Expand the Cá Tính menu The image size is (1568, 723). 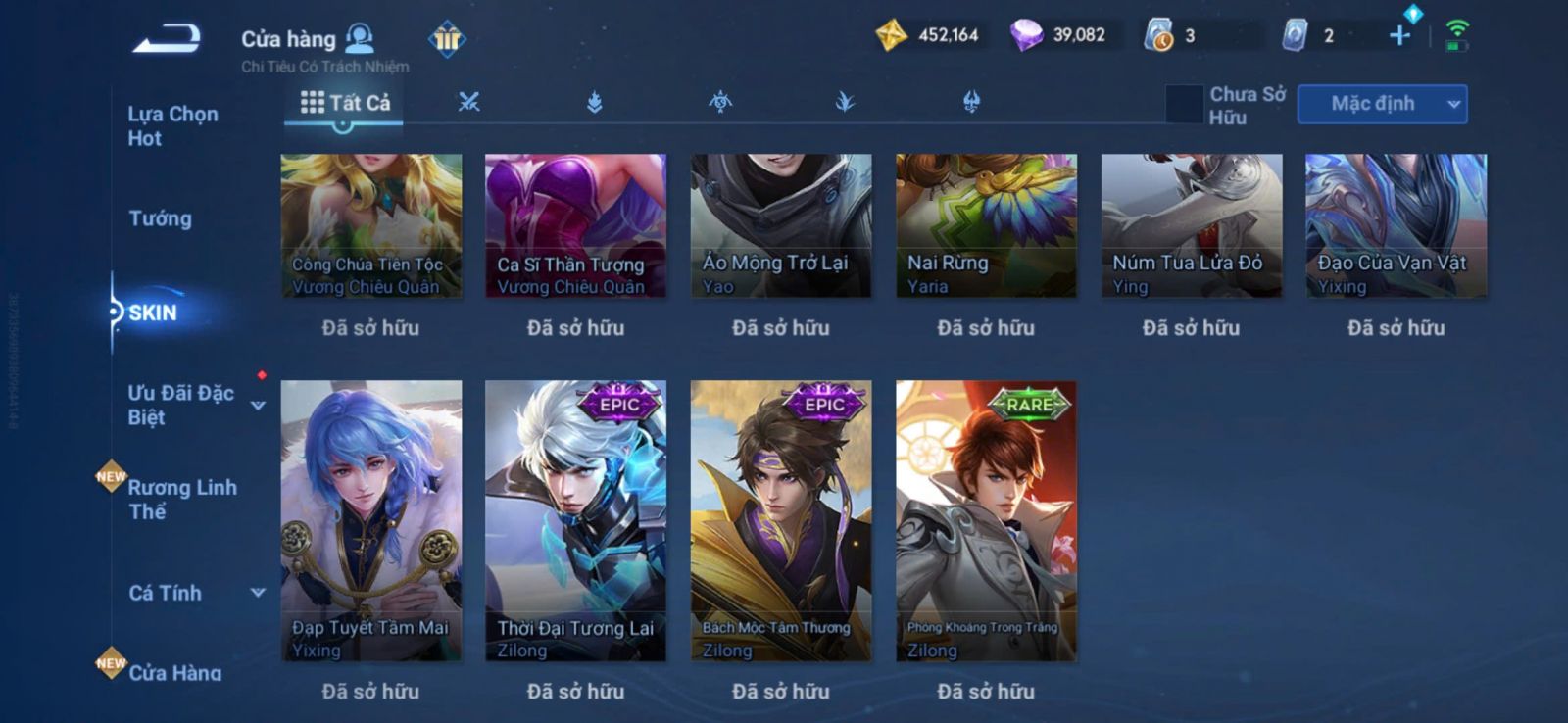258,593
